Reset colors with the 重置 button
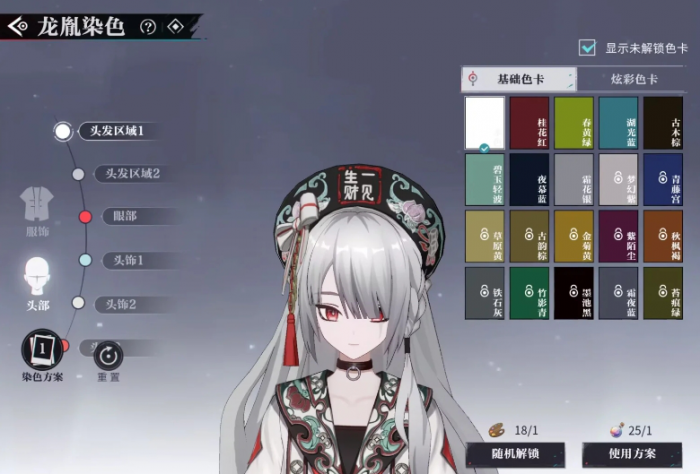 point(108,357)
